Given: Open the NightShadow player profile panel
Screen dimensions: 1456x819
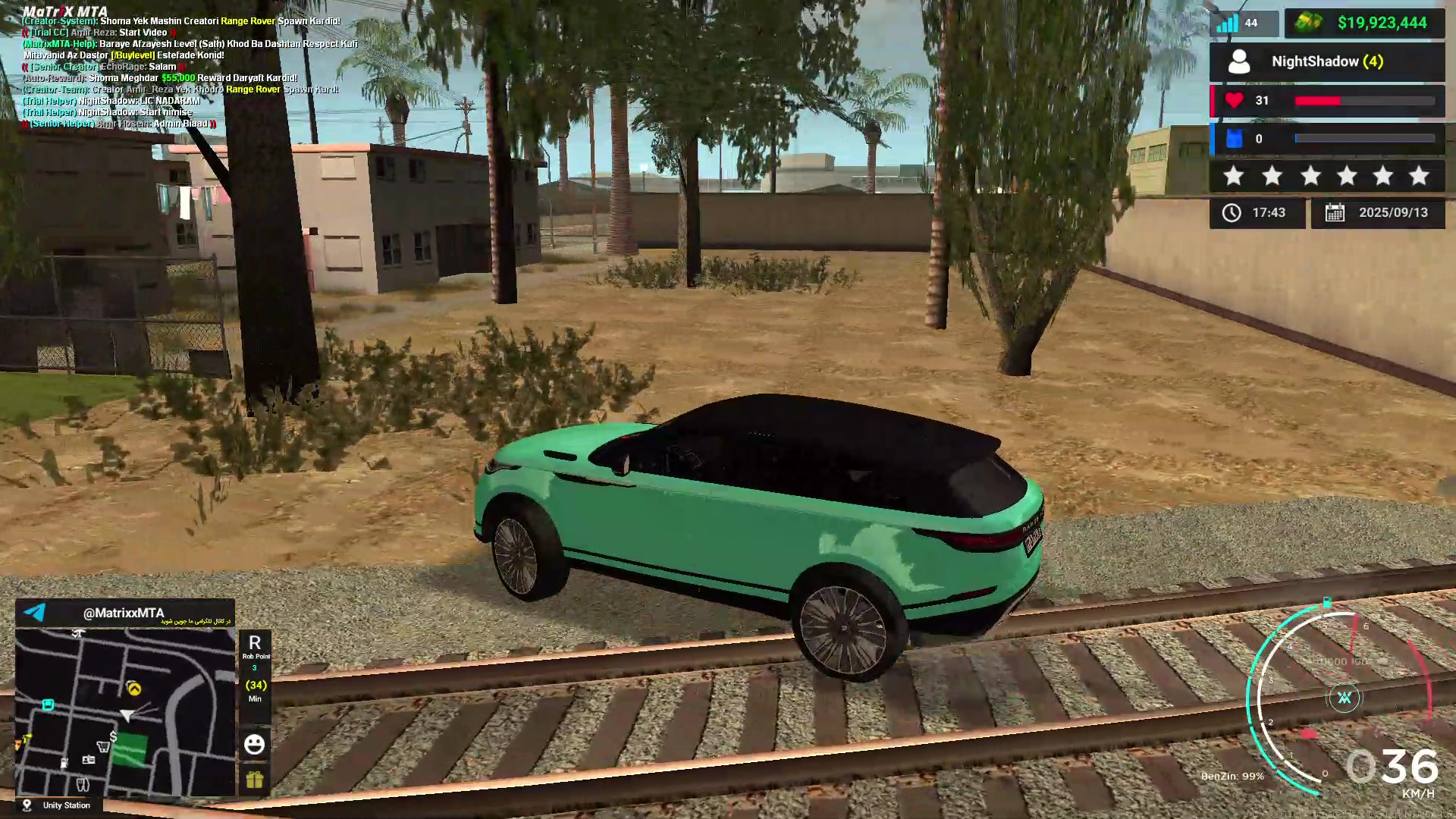Looking at the screenshot, I should click(x=1327, y=61).
